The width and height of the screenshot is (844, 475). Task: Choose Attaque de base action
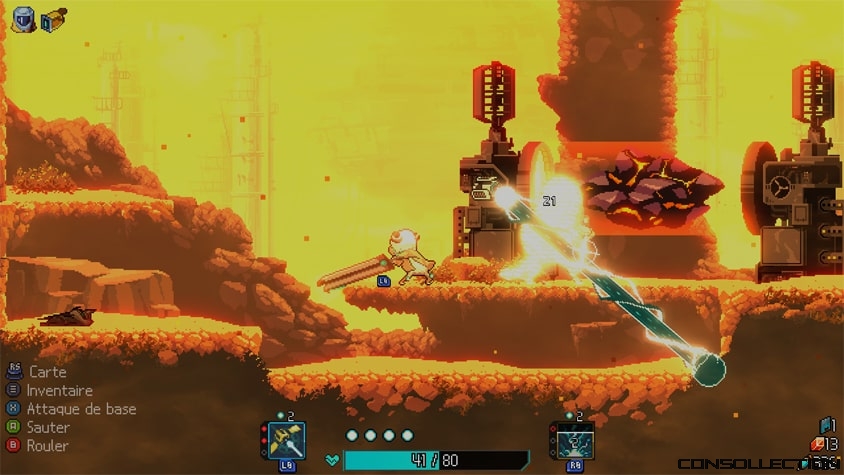coord(80,409)
